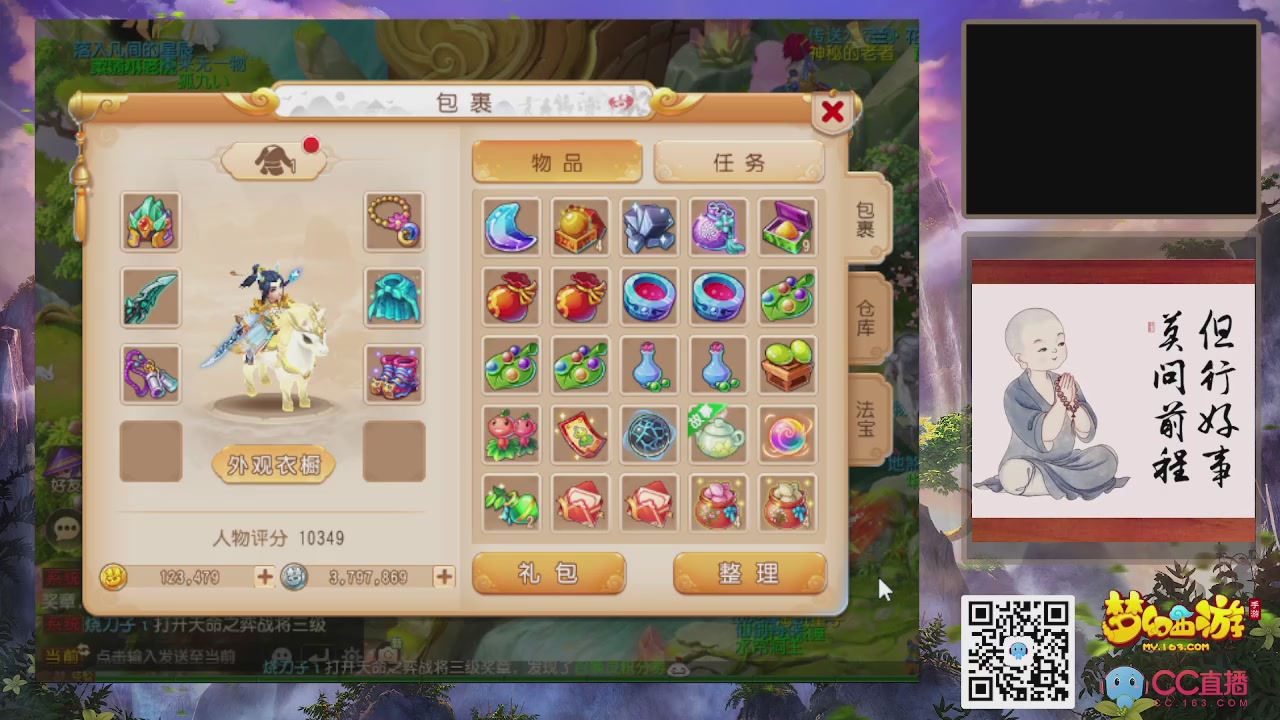Click the equipped weapon slot on character panel
The height and width of the screenshot is (720, 1280).
coord(150,298)
